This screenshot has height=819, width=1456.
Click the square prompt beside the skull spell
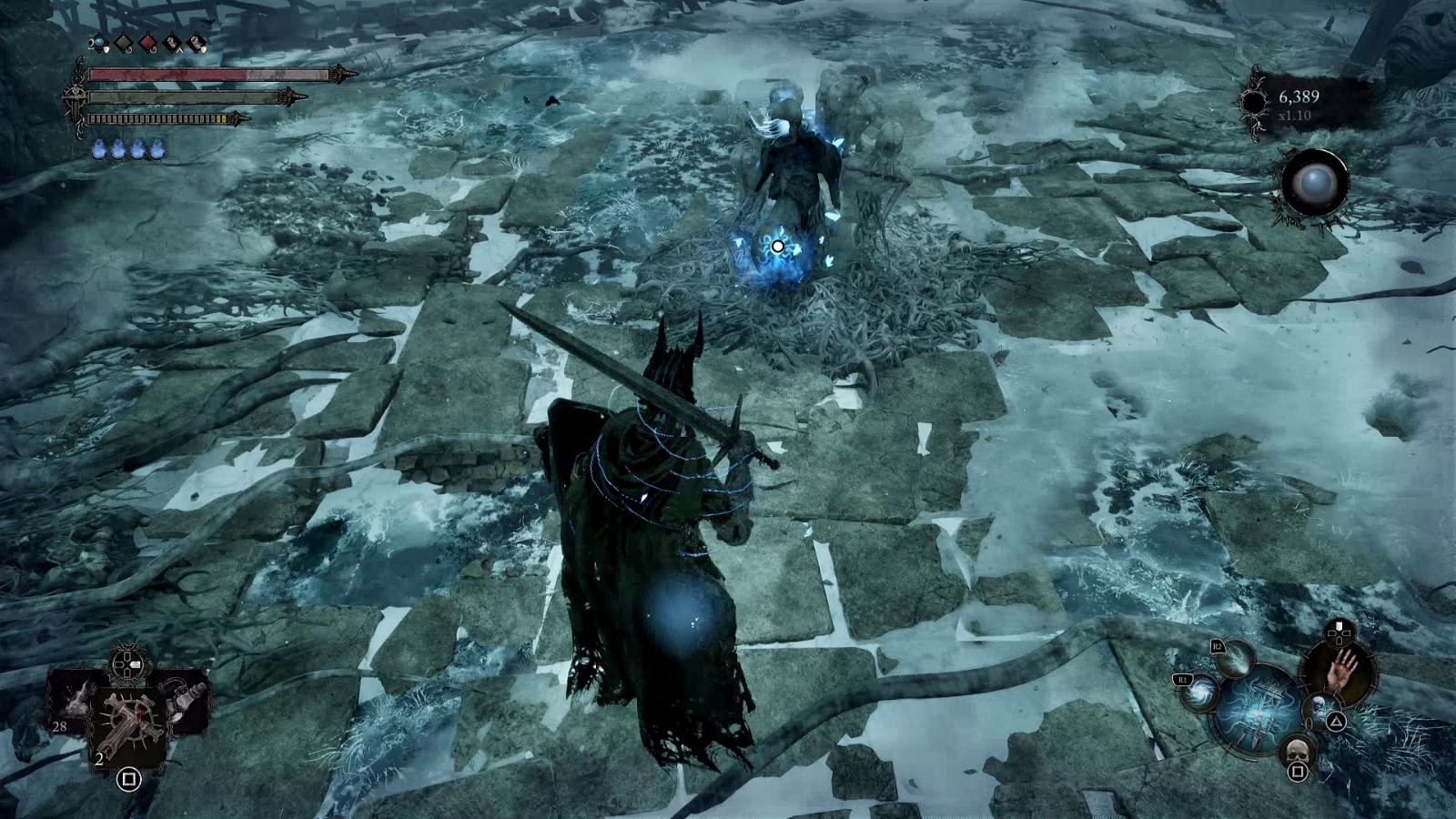tap(1298, 772)
